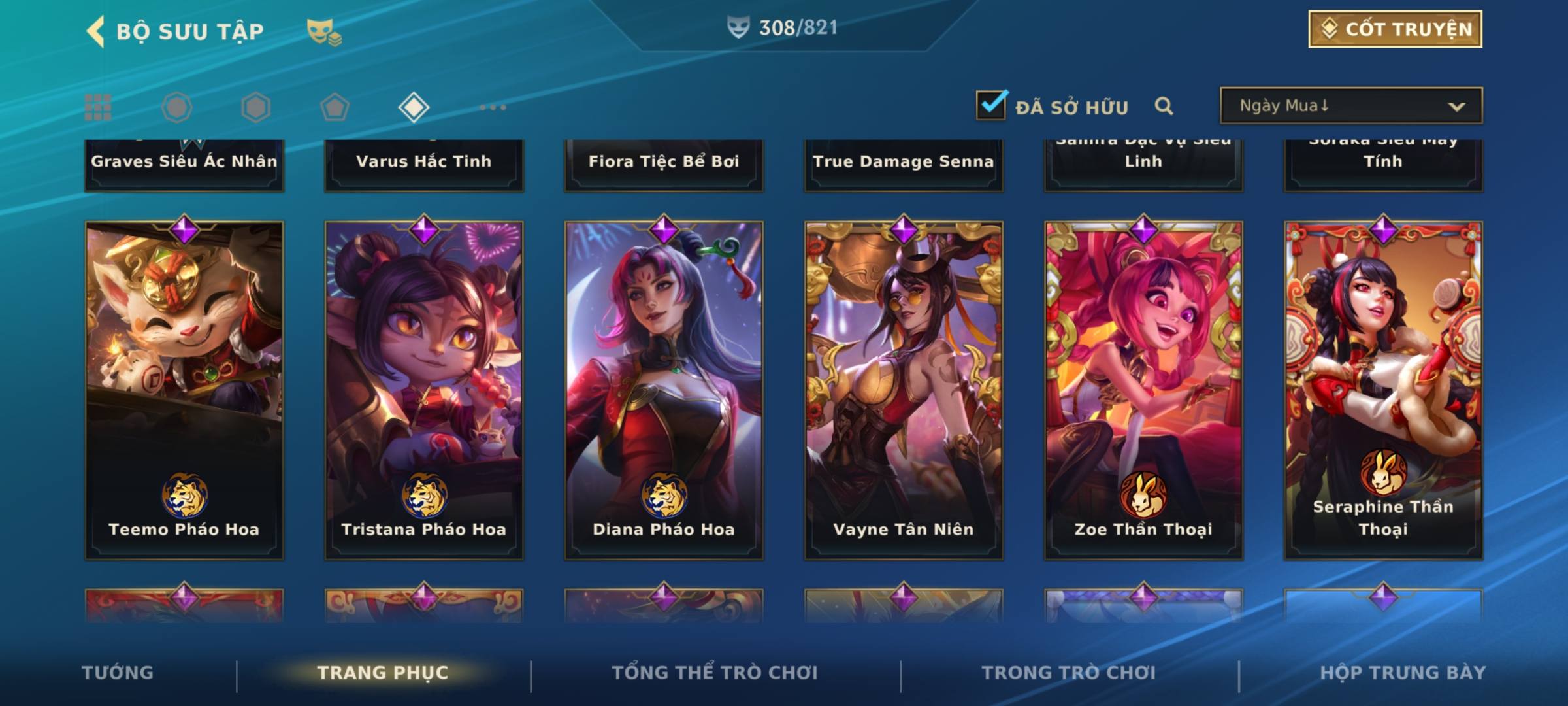The width and height of the screenshot is (1568, 706).
Task: Toggle the Đã Sở Hữu checkbox
Action: tap(991, 105)
